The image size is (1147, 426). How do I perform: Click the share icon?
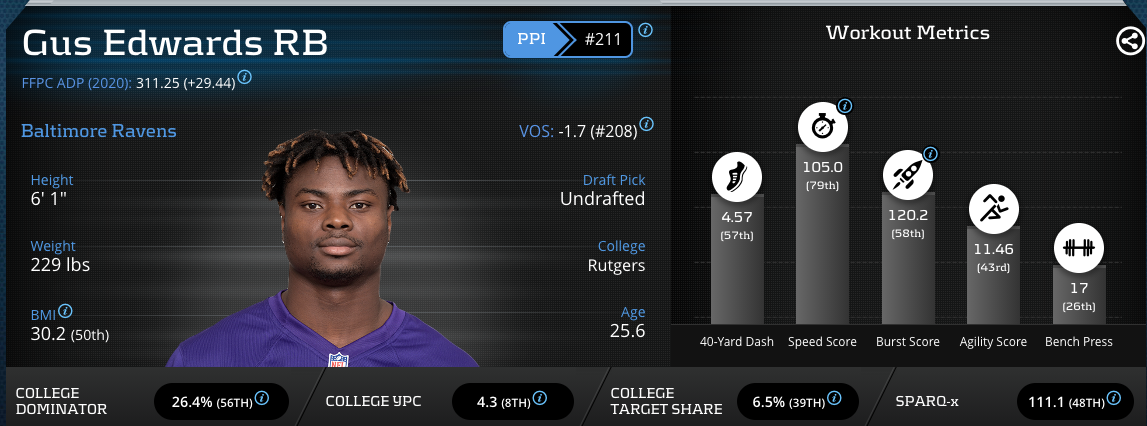[x=1127, y=41]
